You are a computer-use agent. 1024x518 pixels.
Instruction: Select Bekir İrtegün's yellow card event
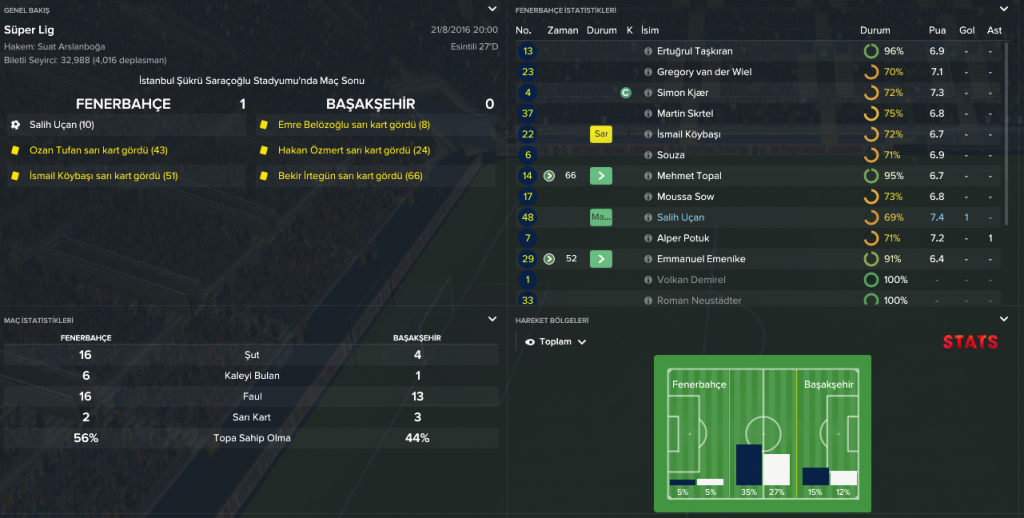pos(350,175)
